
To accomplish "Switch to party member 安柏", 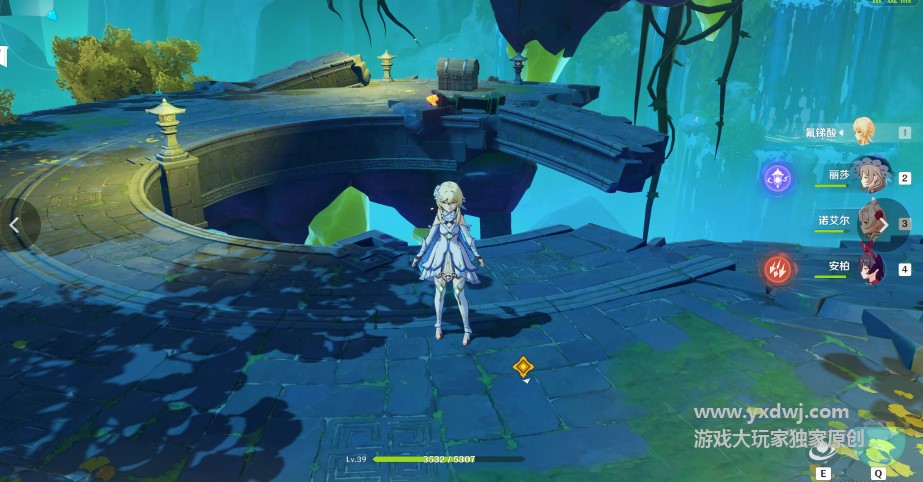I will (868, 267).
